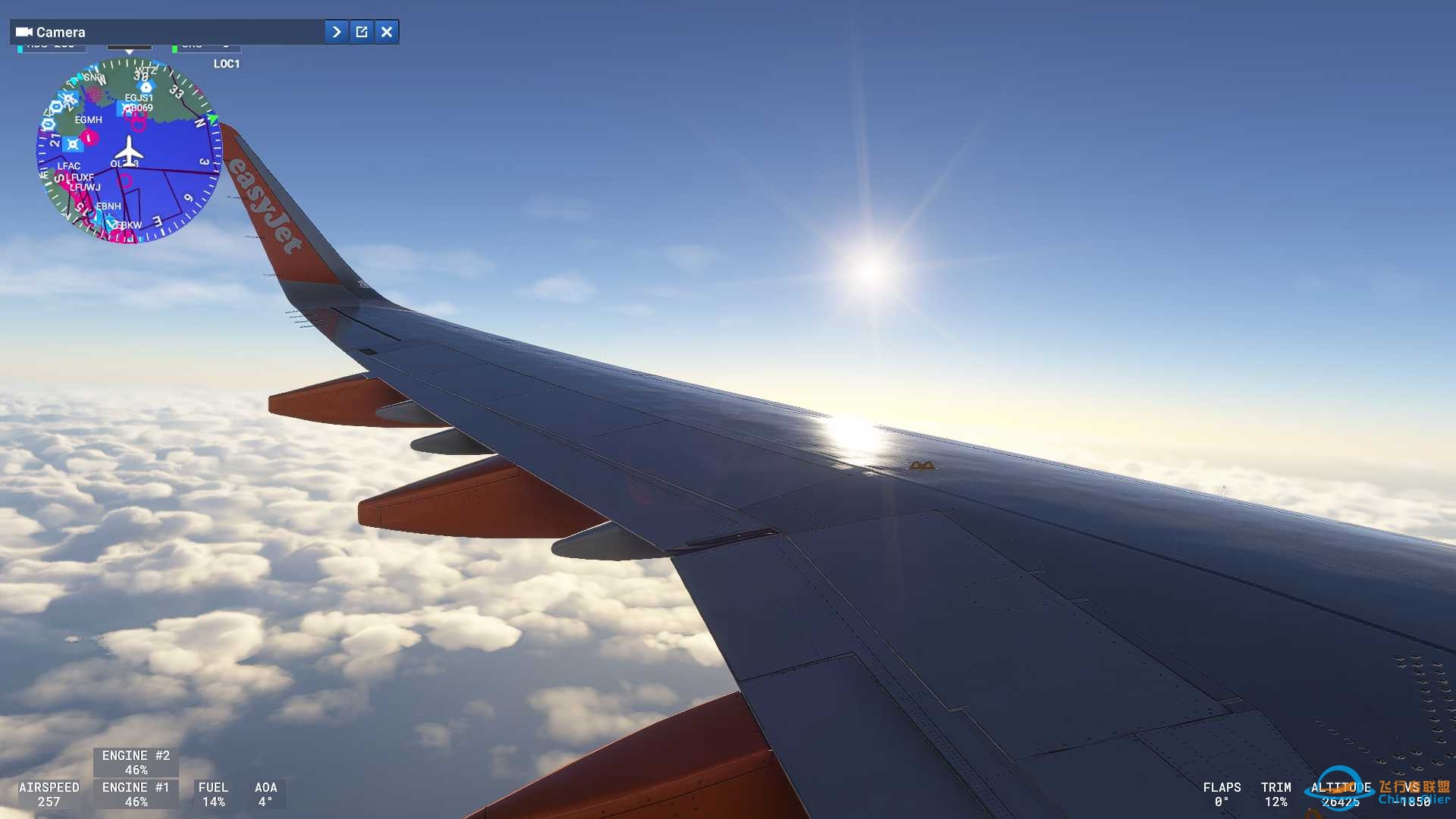Open the heading readout above the compass
Screen dimensions: 1456x819
pos(129,45)
